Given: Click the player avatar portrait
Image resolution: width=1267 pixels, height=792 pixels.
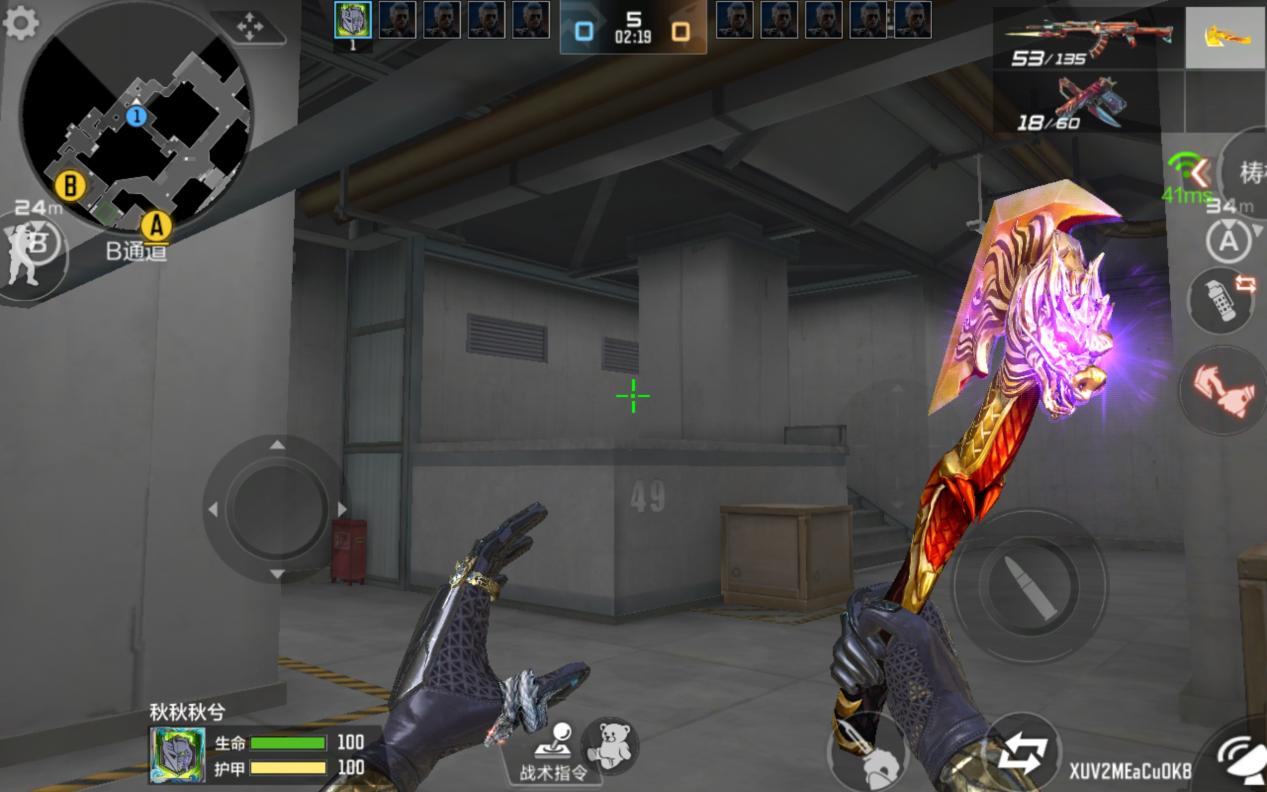Looking at the screenshot, I should (178, 755).
